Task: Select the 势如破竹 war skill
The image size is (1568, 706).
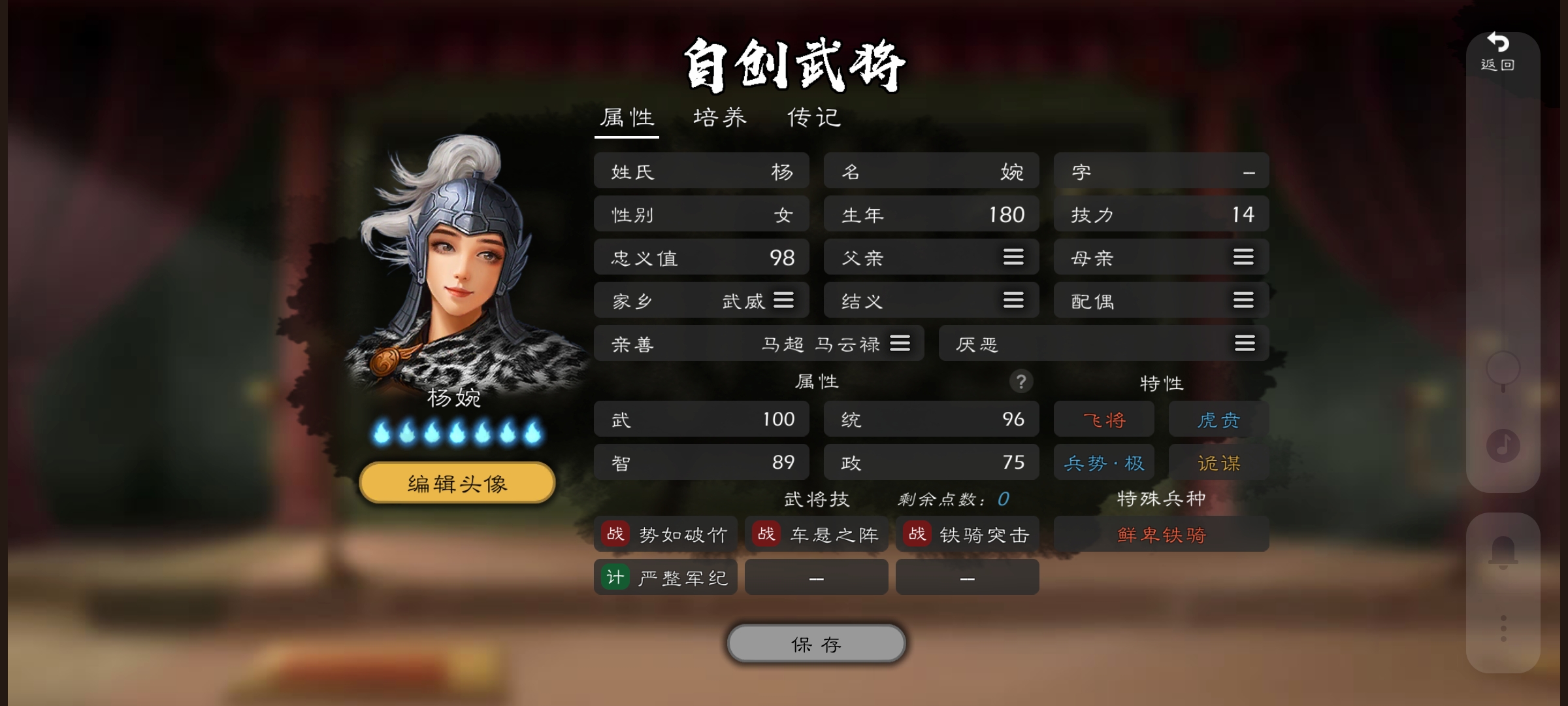Action: tap(665, 534)
